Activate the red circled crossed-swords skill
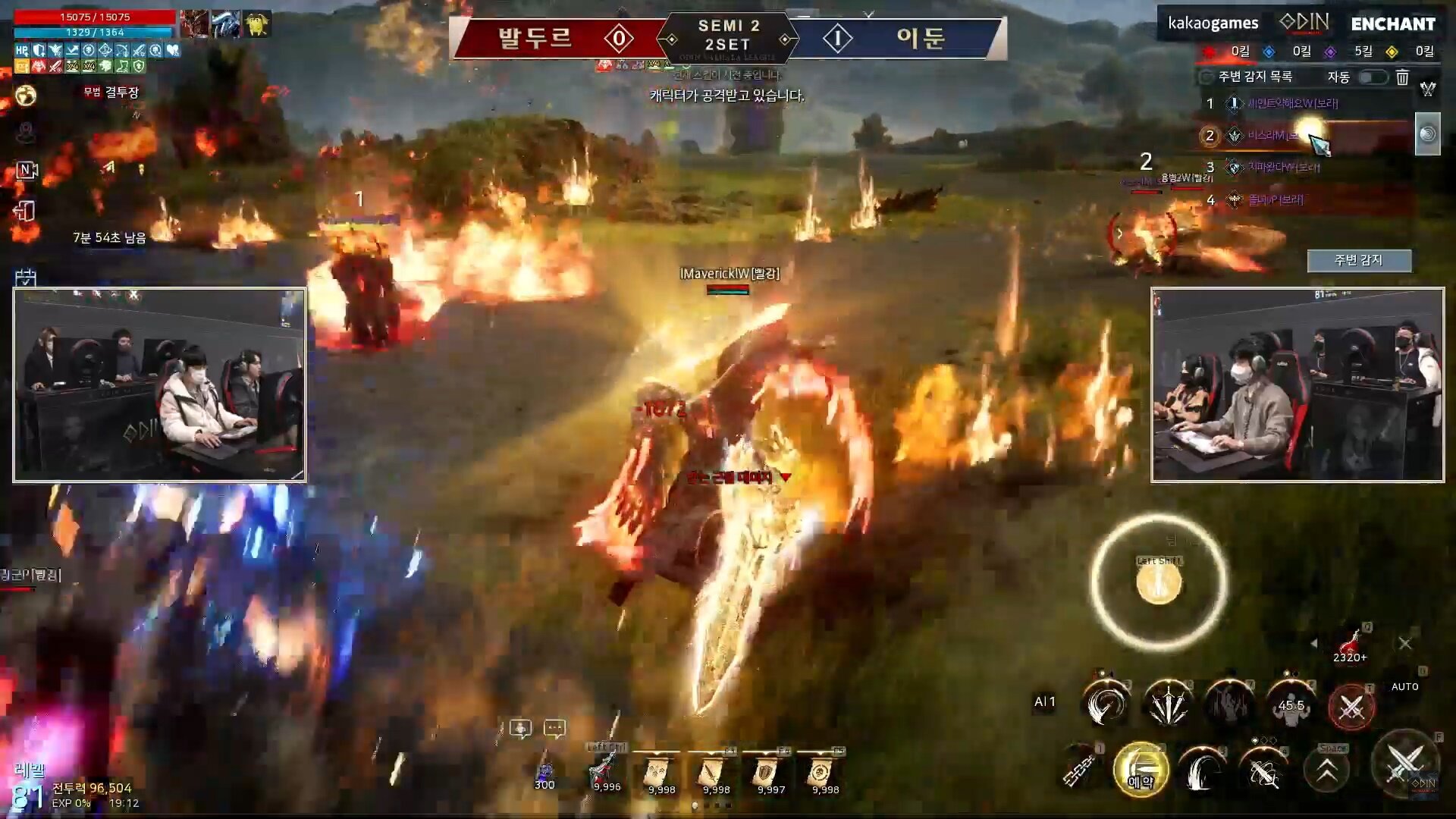Screen dimensions: 1456x819 tap(1351, 707)
